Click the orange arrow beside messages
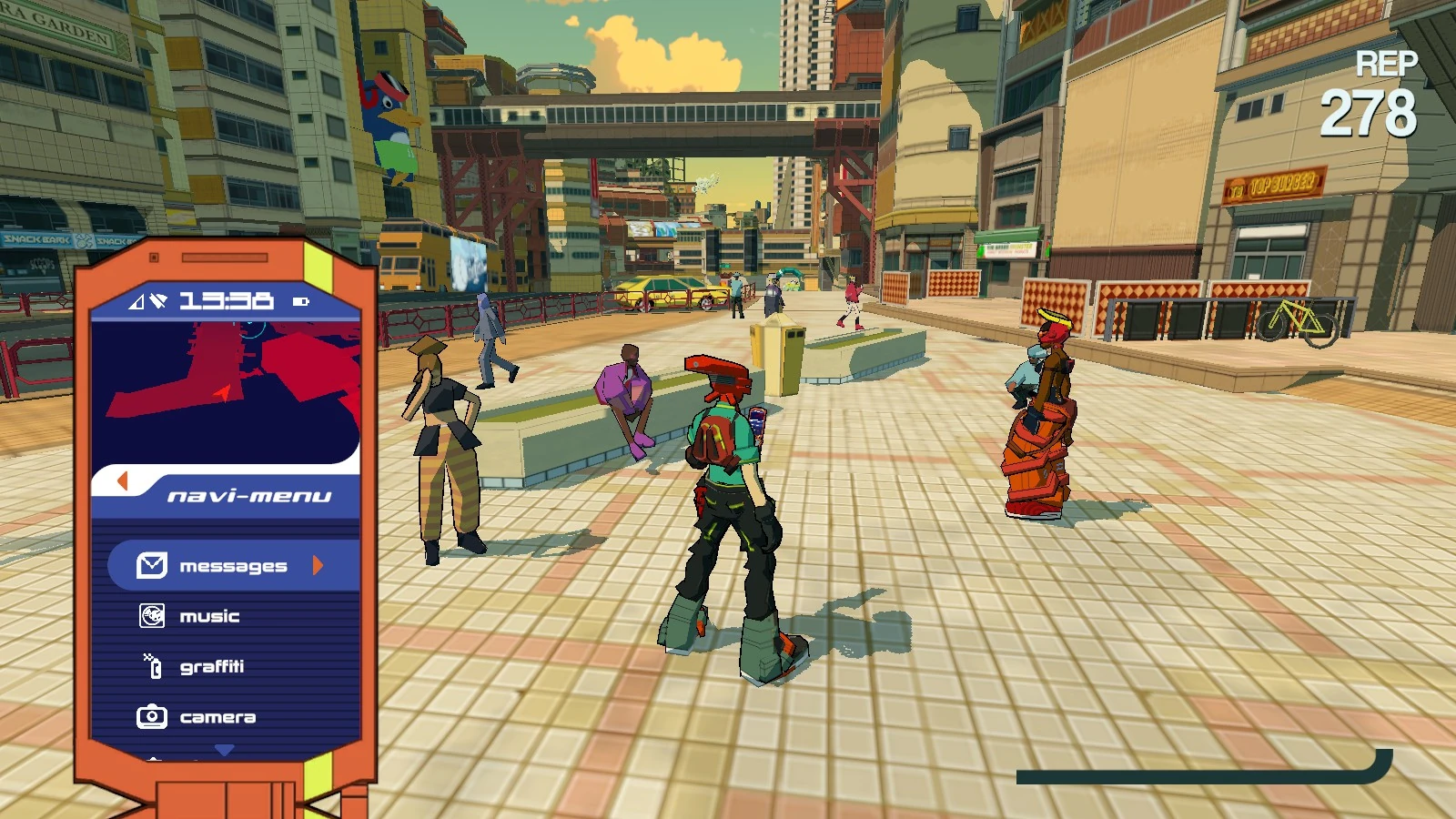 click(317, 565)
